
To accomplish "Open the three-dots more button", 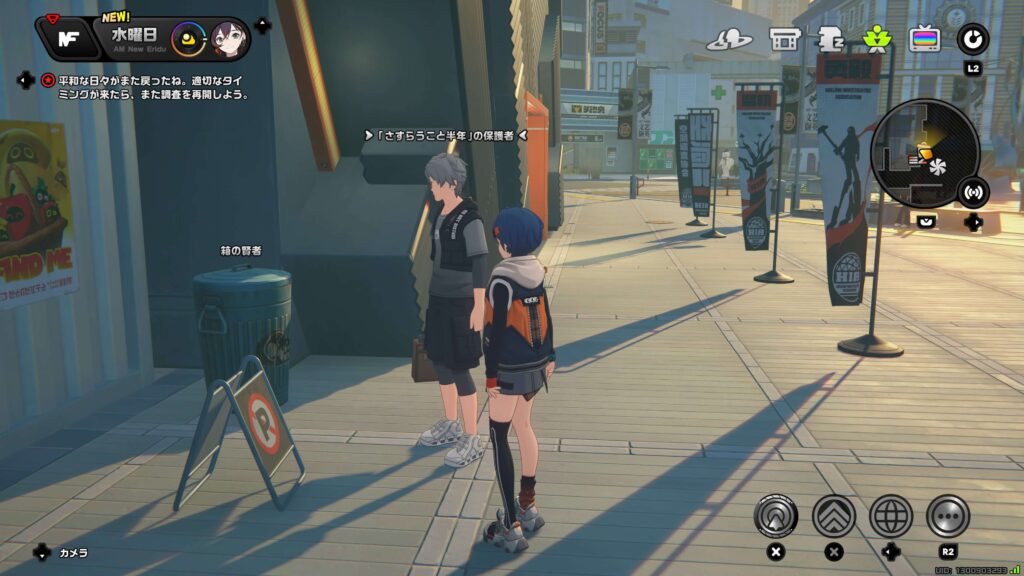I will point(947,516).
